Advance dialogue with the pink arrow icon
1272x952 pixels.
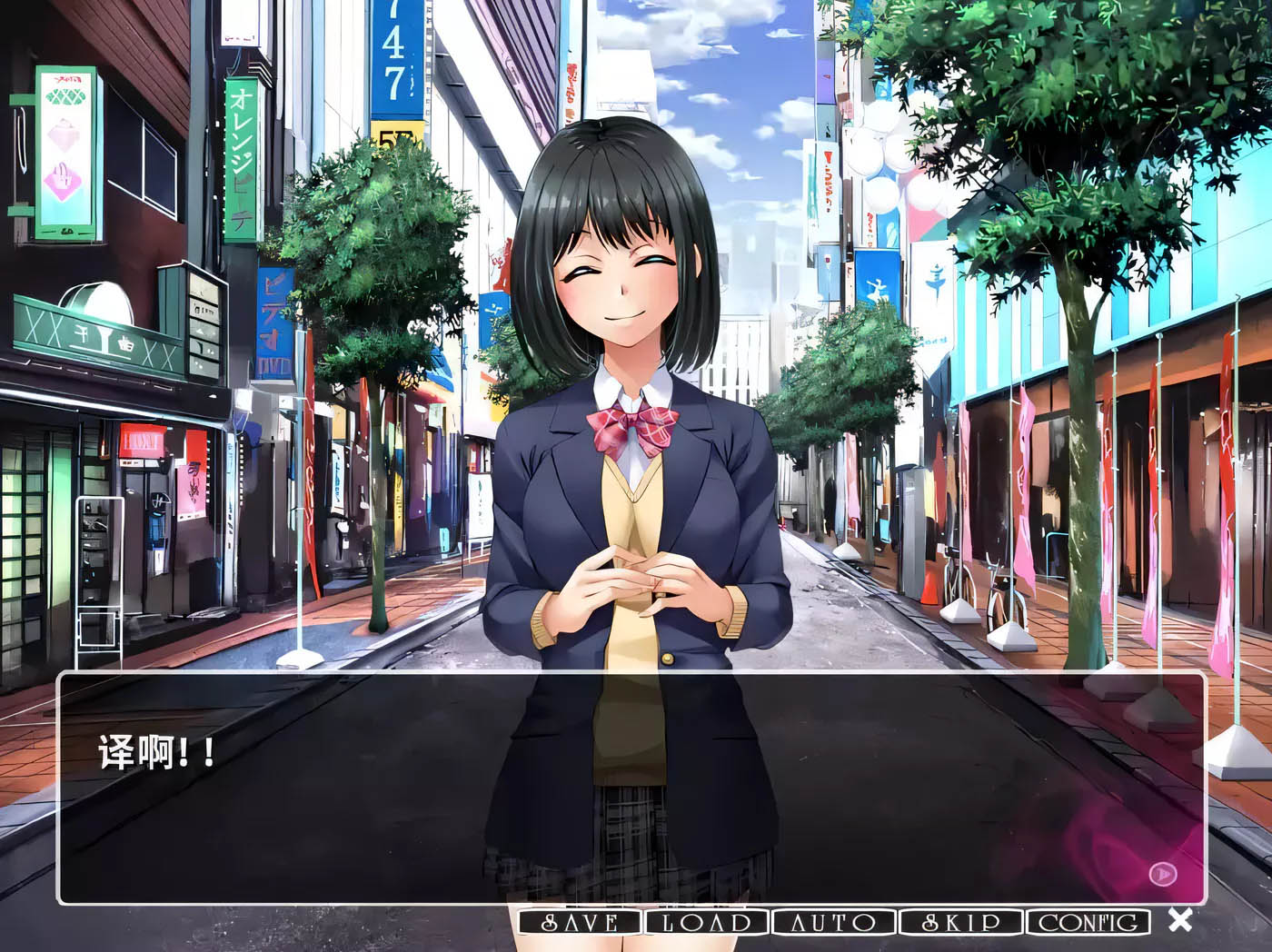coord(1162,874)
